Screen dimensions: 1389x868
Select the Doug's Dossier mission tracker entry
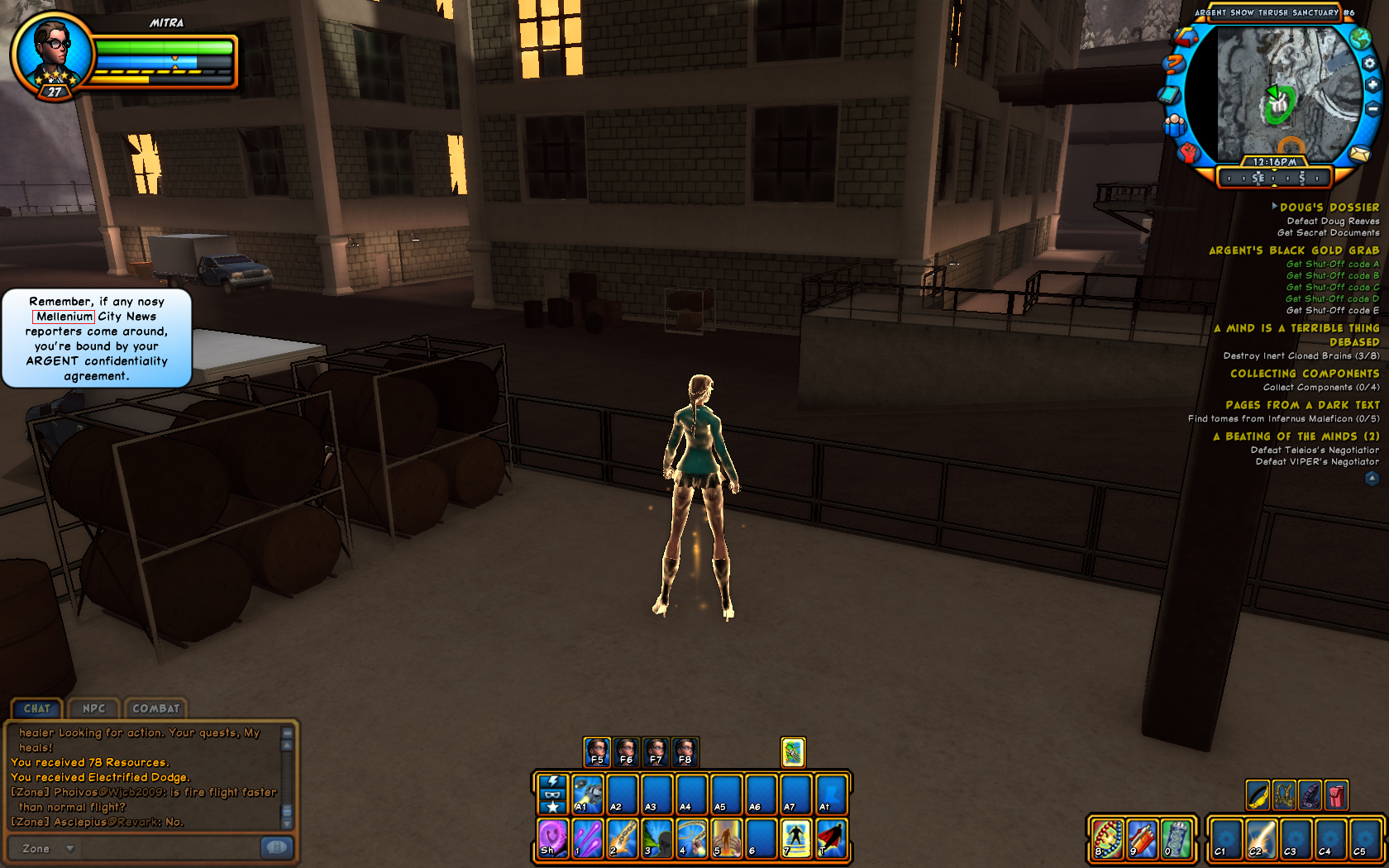pyautogui.click(x=1329, y=207)
